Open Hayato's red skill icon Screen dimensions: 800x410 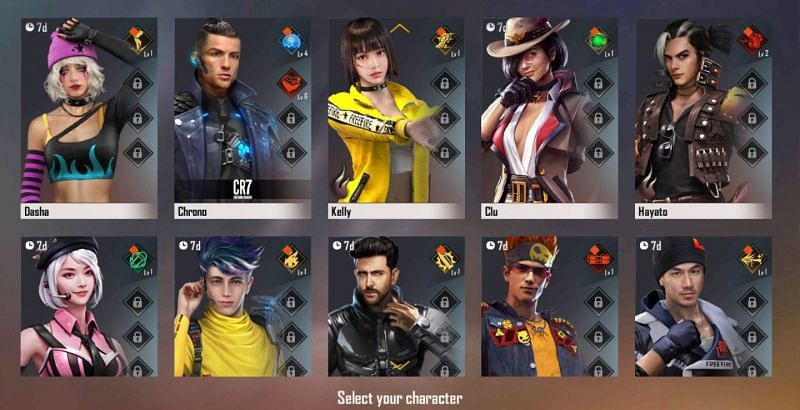coord(752,41)
